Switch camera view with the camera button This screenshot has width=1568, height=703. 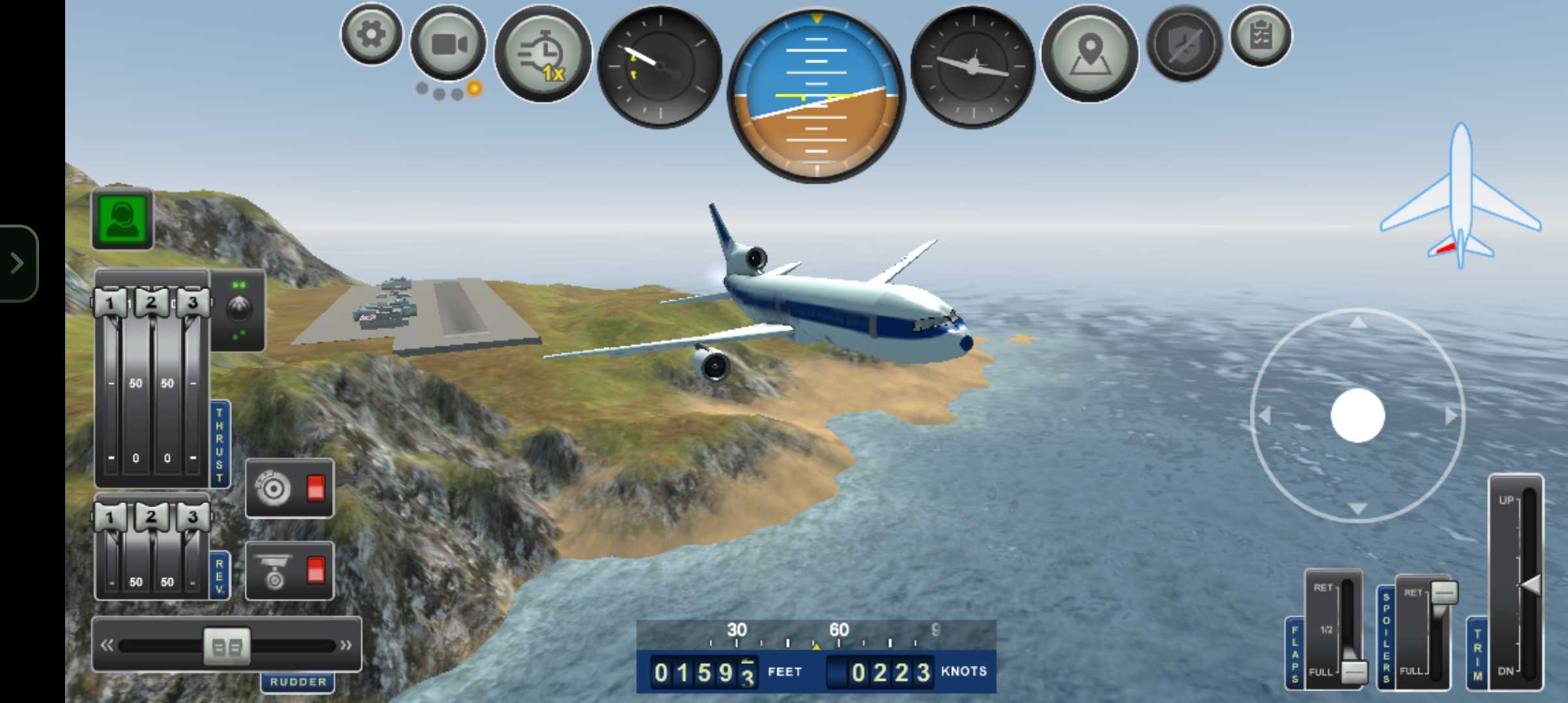(x=449, y=44)
